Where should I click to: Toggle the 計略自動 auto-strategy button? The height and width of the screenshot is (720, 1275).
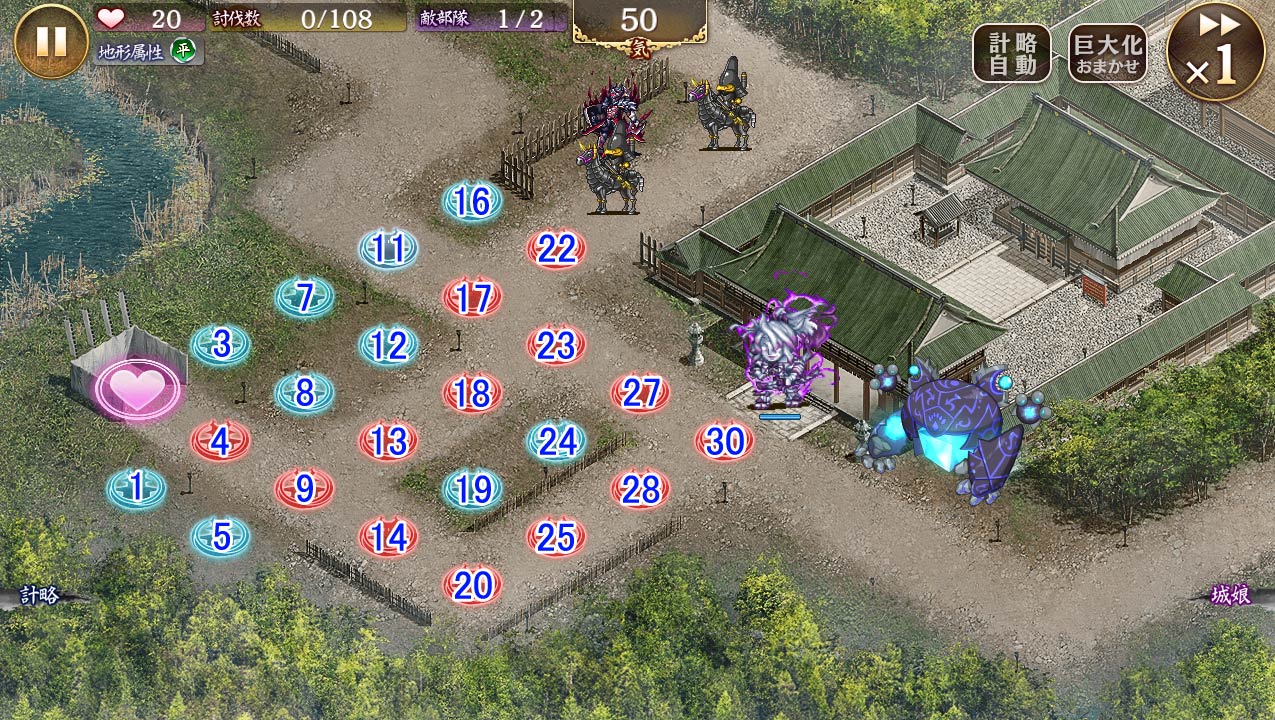tap(1012, 53)
